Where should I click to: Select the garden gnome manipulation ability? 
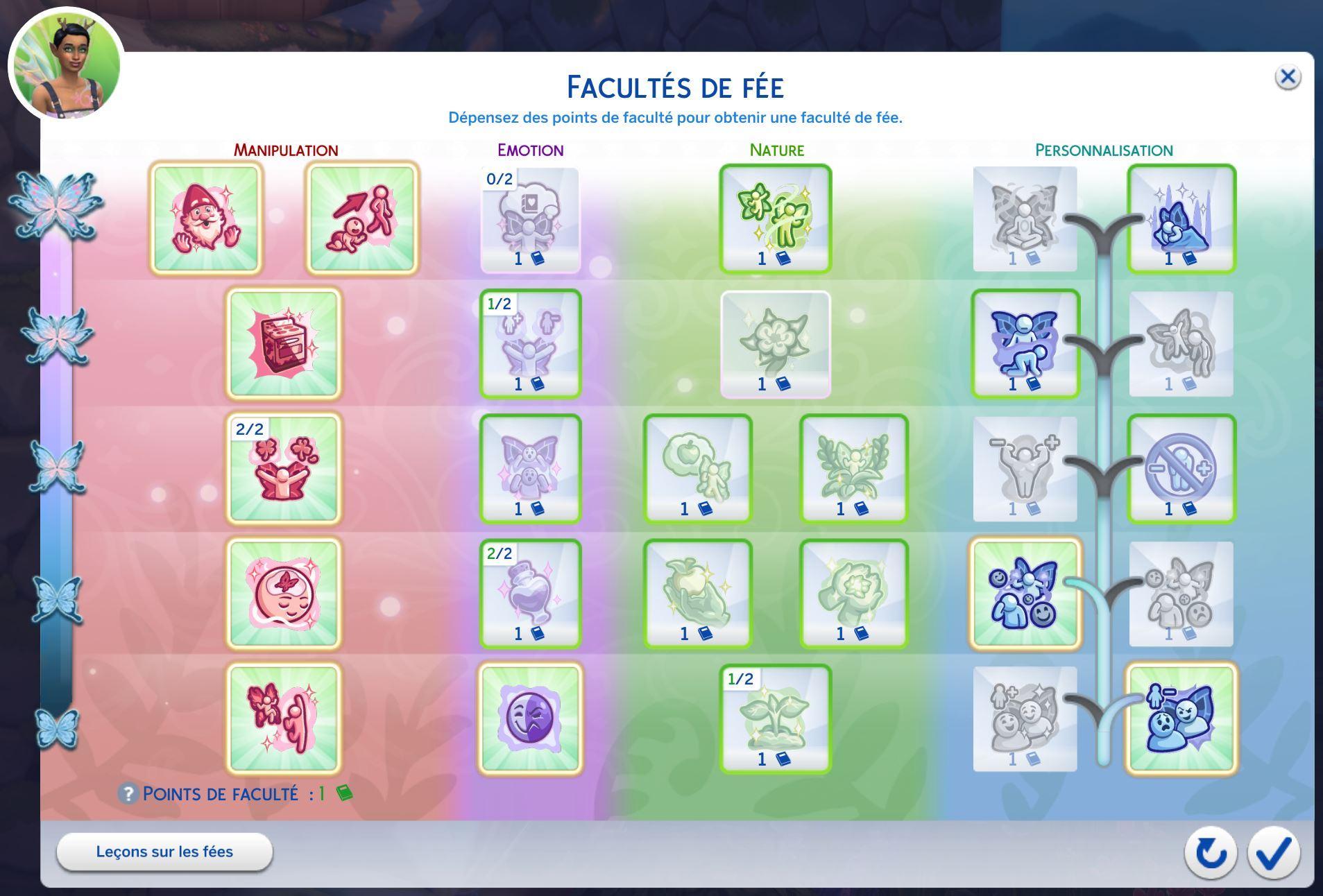click(206, 218)
